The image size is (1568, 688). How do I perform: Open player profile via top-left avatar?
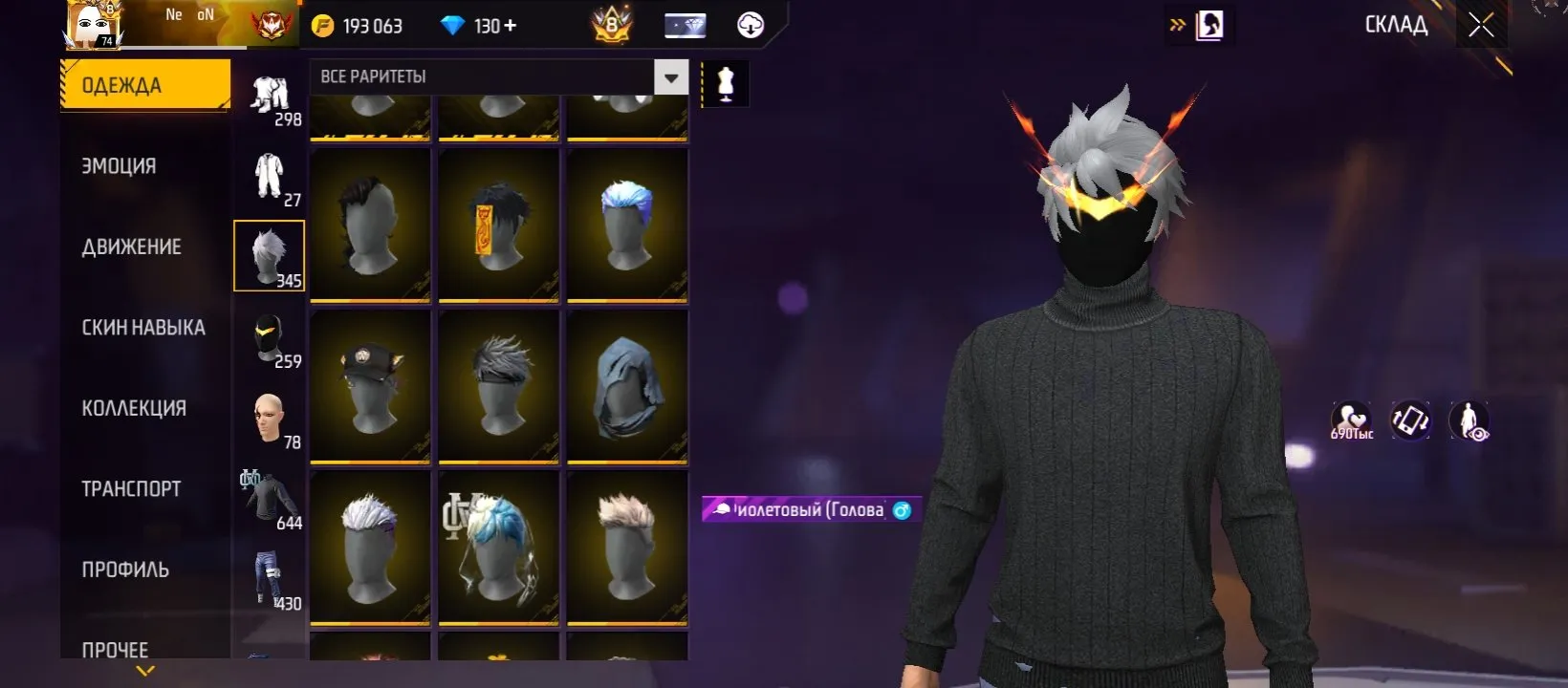[x=91, y=24]
